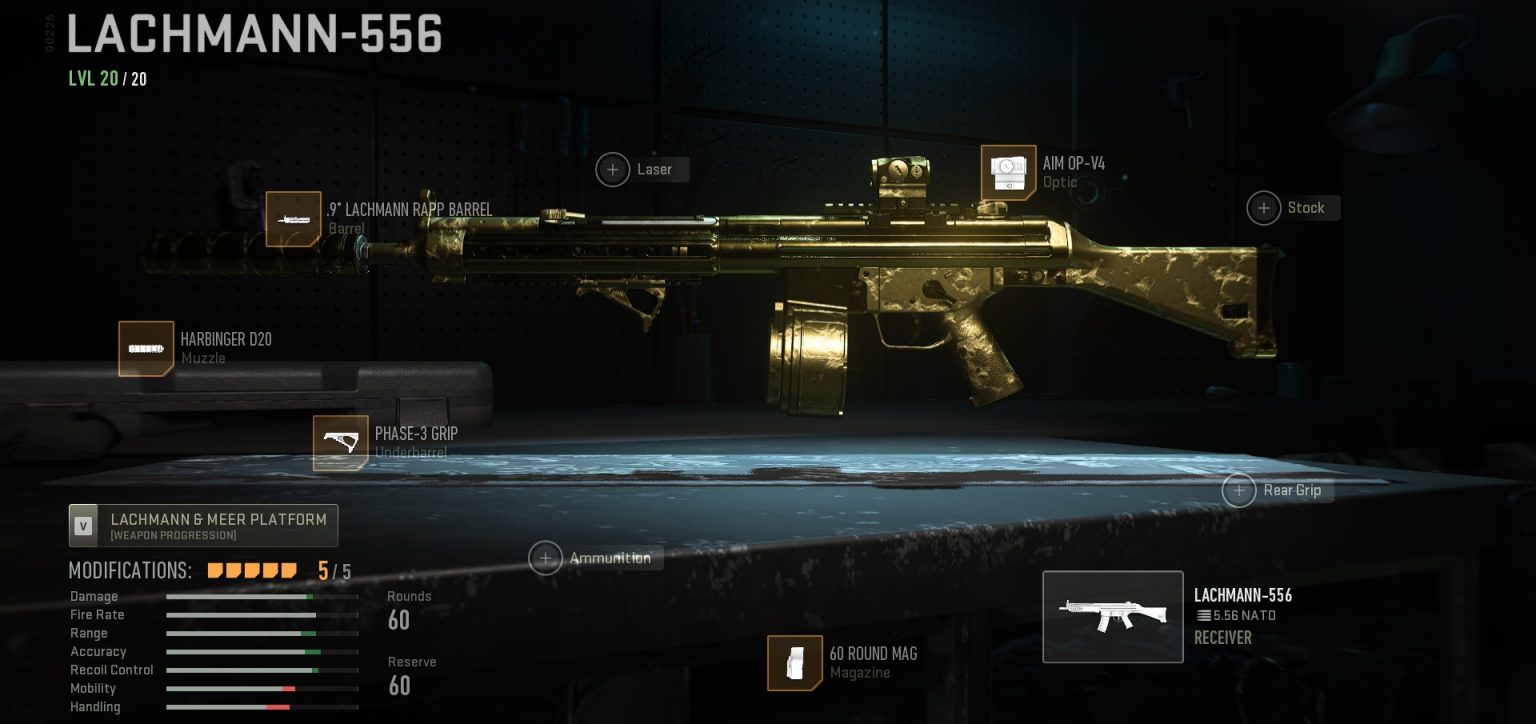Add an attachment to the Ammunition slot
Screen dimensions: 1536x724
pos(547,558)
